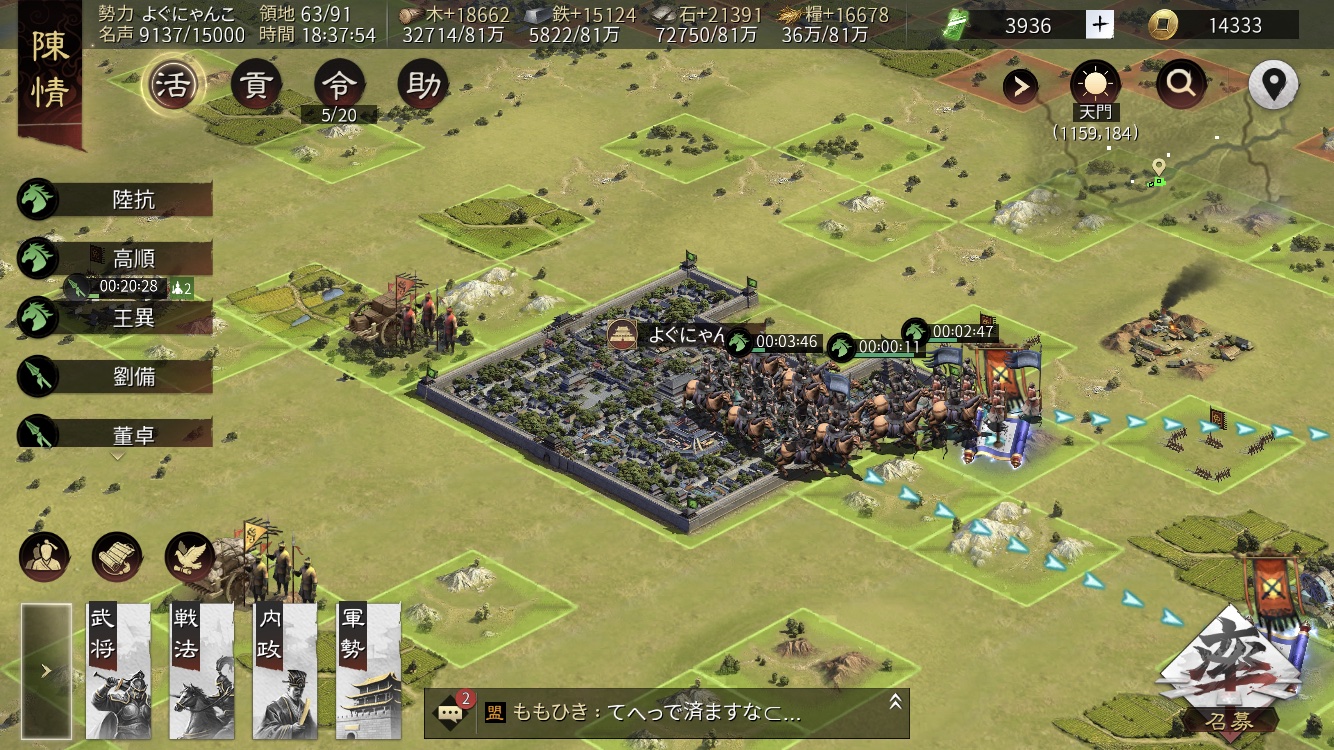Click the dove messenger icon

tap(189, 558)
